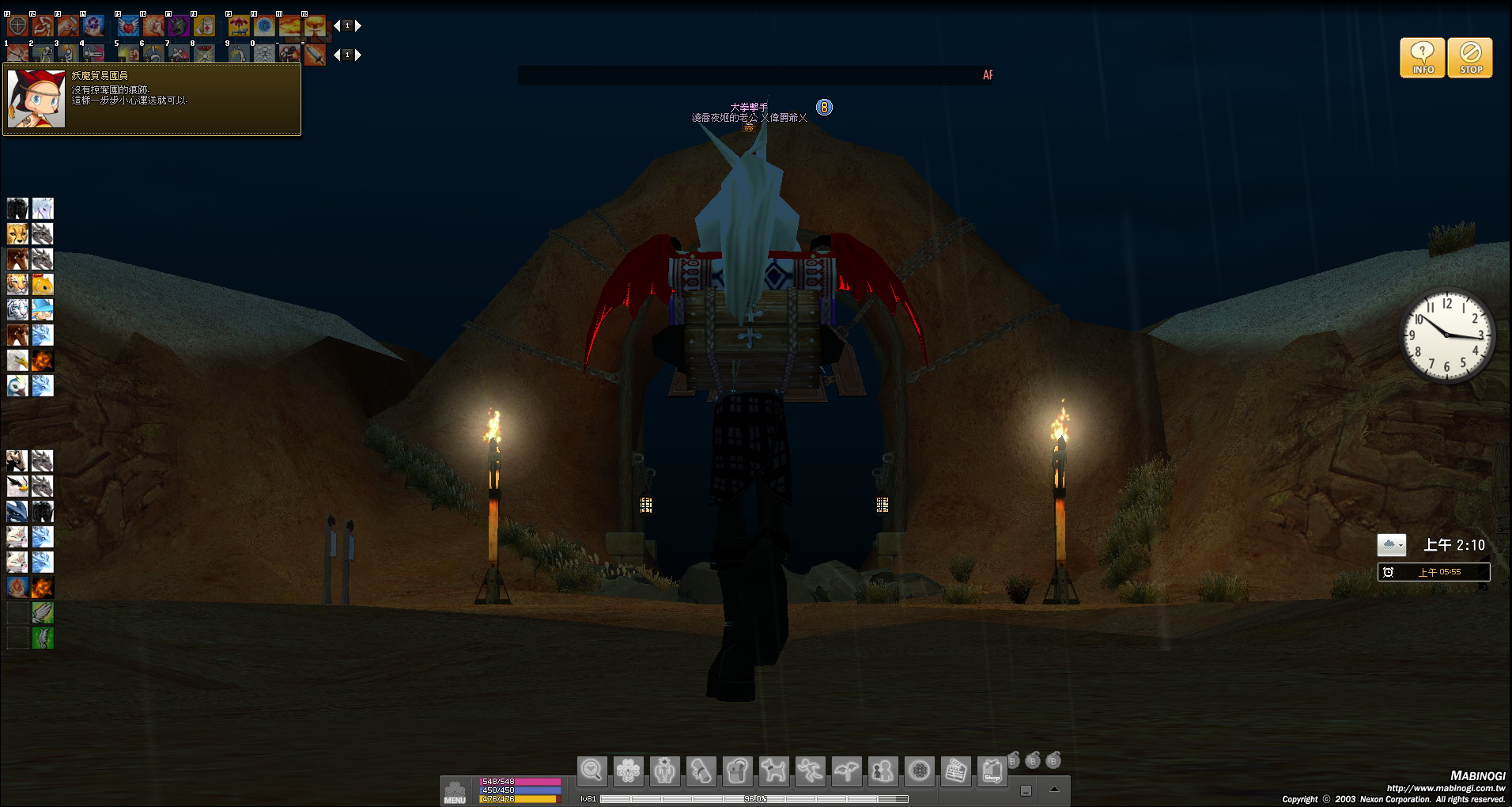The width and height of the screenshot is (1512, 807).
Task: Summon the cheetah pet
Action: pyautogui.click(x=17, y=234)
